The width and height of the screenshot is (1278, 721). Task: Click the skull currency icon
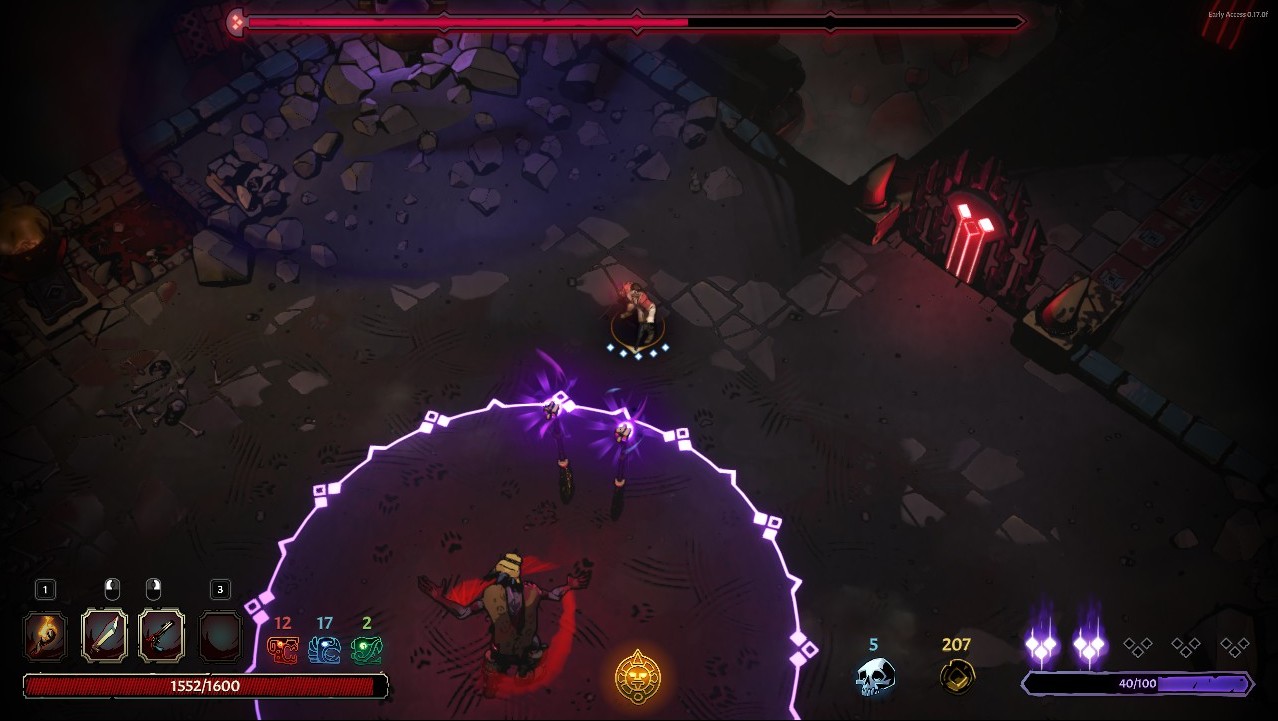pos(874,676)
